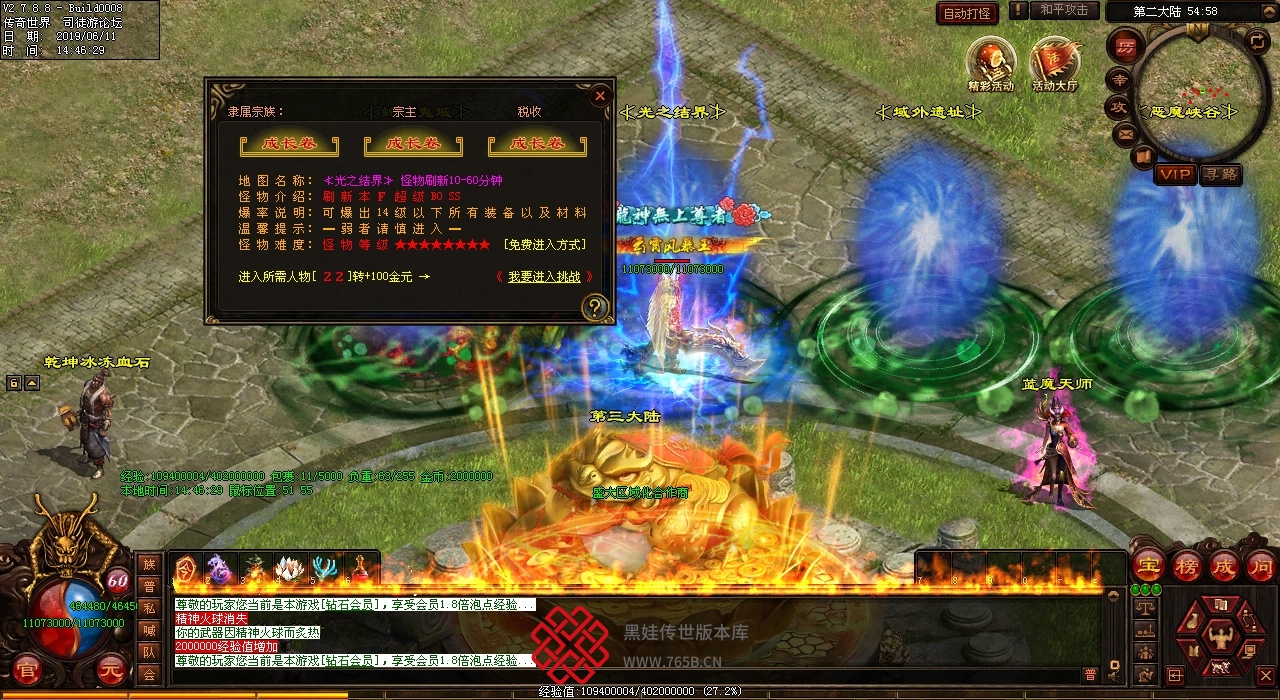Image resolution: width=1280 pixels, height=700 pixels.
Task: Open the 宝 treasure button
Action: click(x=1149, y=566)
